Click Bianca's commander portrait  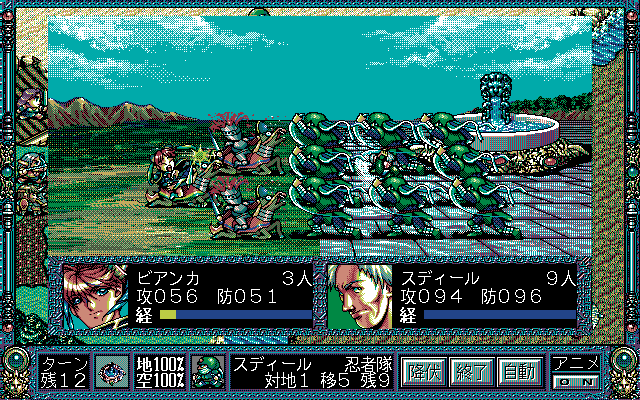pyautogui.click(x=90, y=295)
